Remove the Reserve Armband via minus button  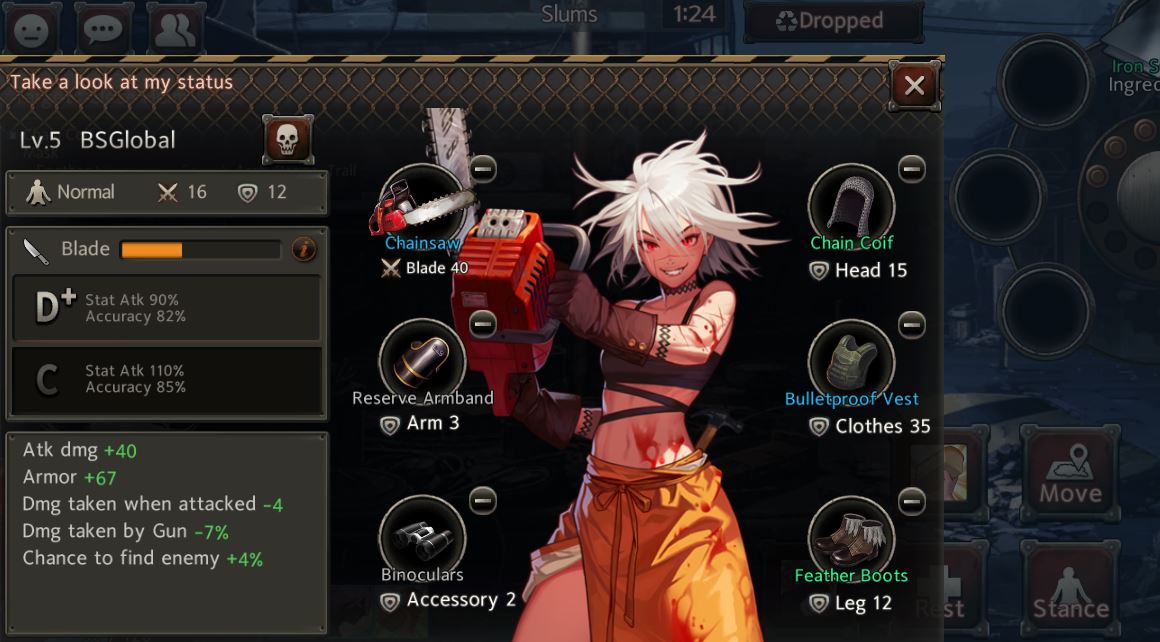(483, 324)
